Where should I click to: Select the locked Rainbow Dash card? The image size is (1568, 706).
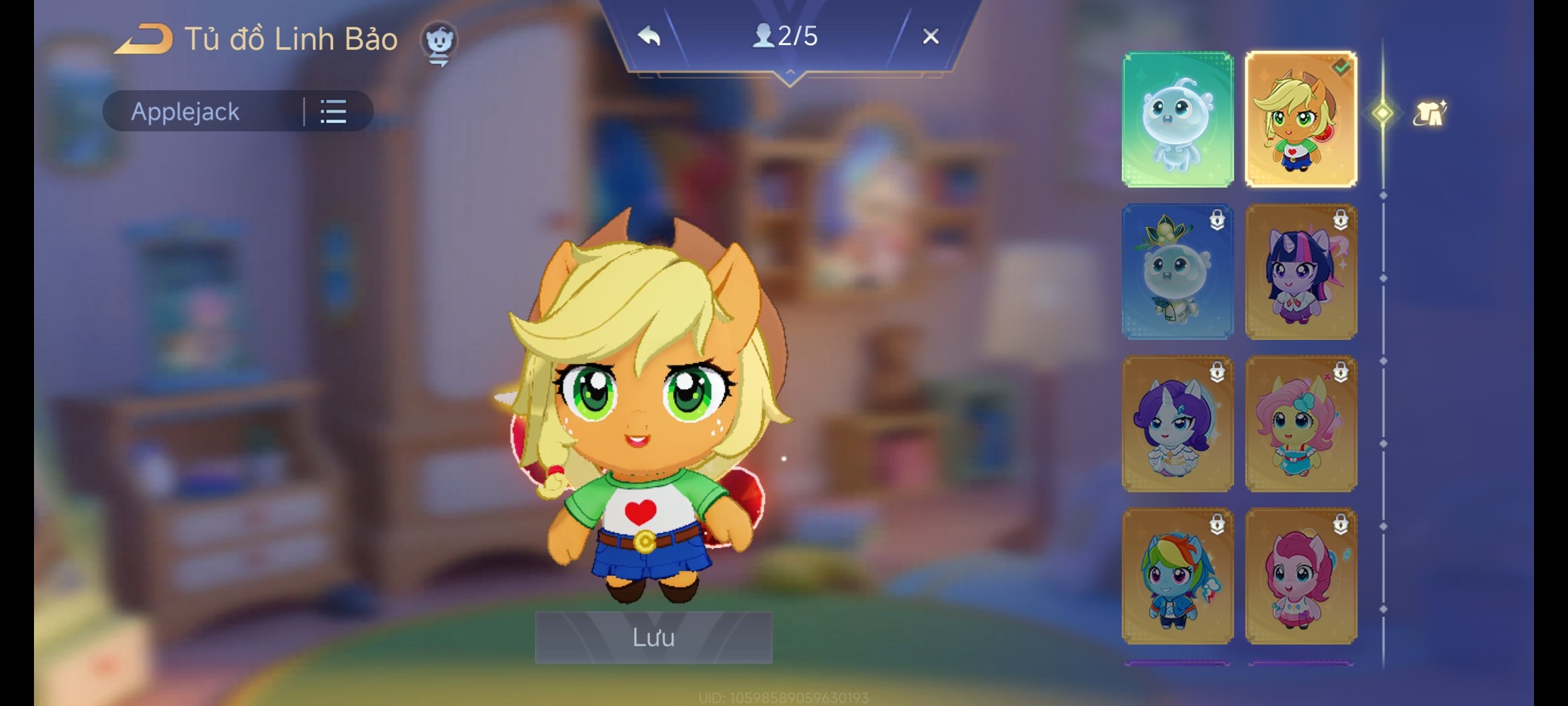1178,577
